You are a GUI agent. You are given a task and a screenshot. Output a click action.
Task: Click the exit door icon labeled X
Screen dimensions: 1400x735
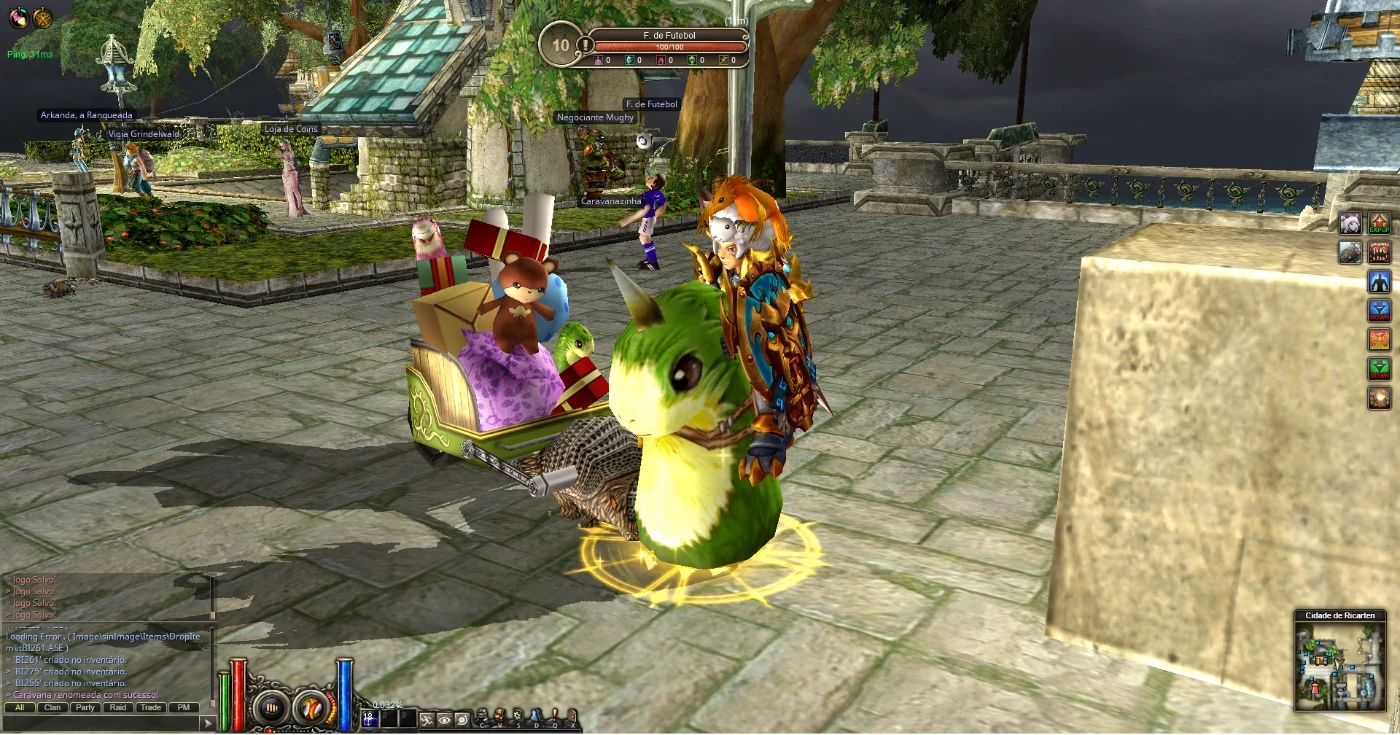pos(571,713)
